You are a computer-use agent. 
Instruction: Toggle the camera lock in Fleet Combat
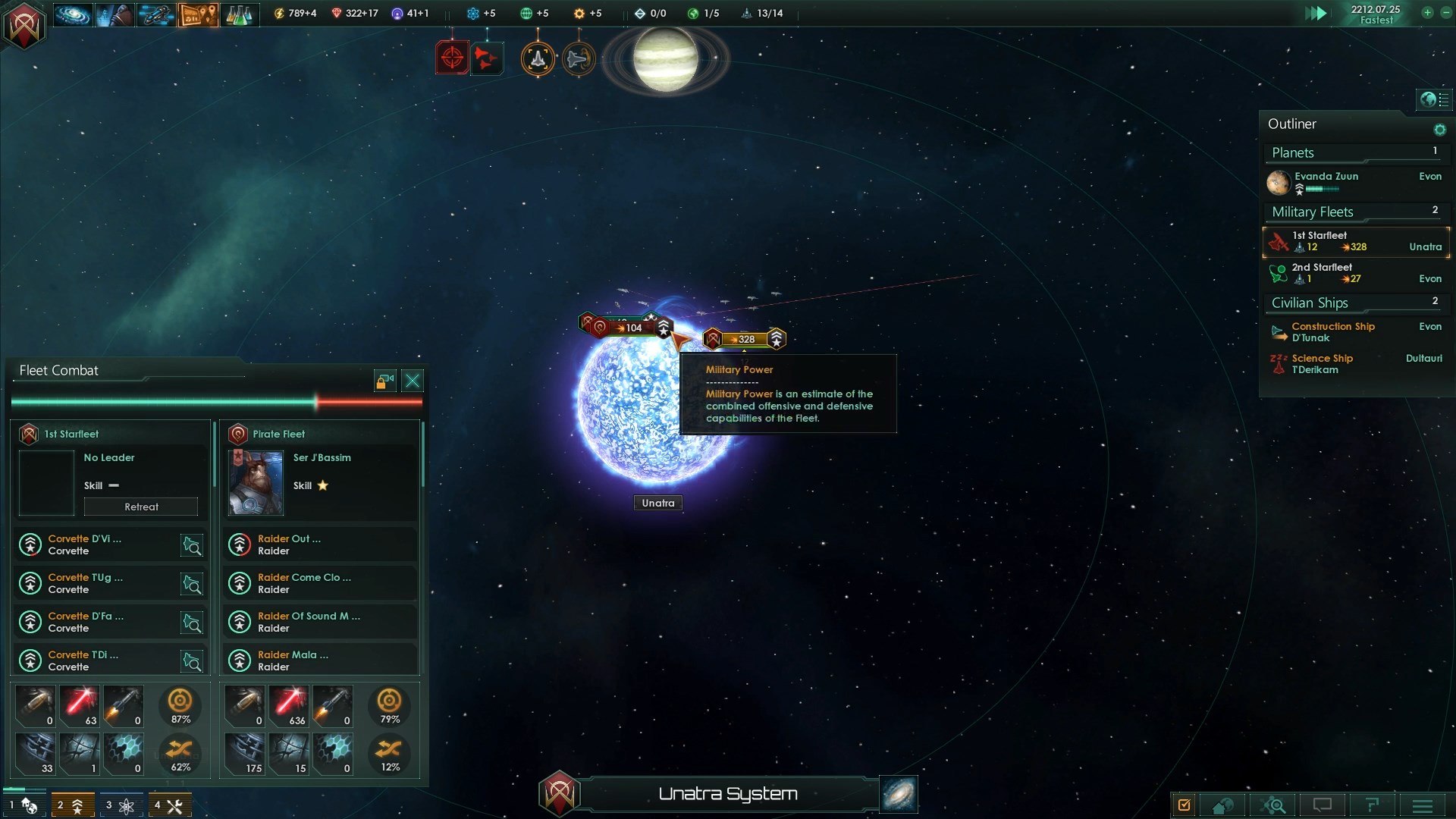point(385,381)
